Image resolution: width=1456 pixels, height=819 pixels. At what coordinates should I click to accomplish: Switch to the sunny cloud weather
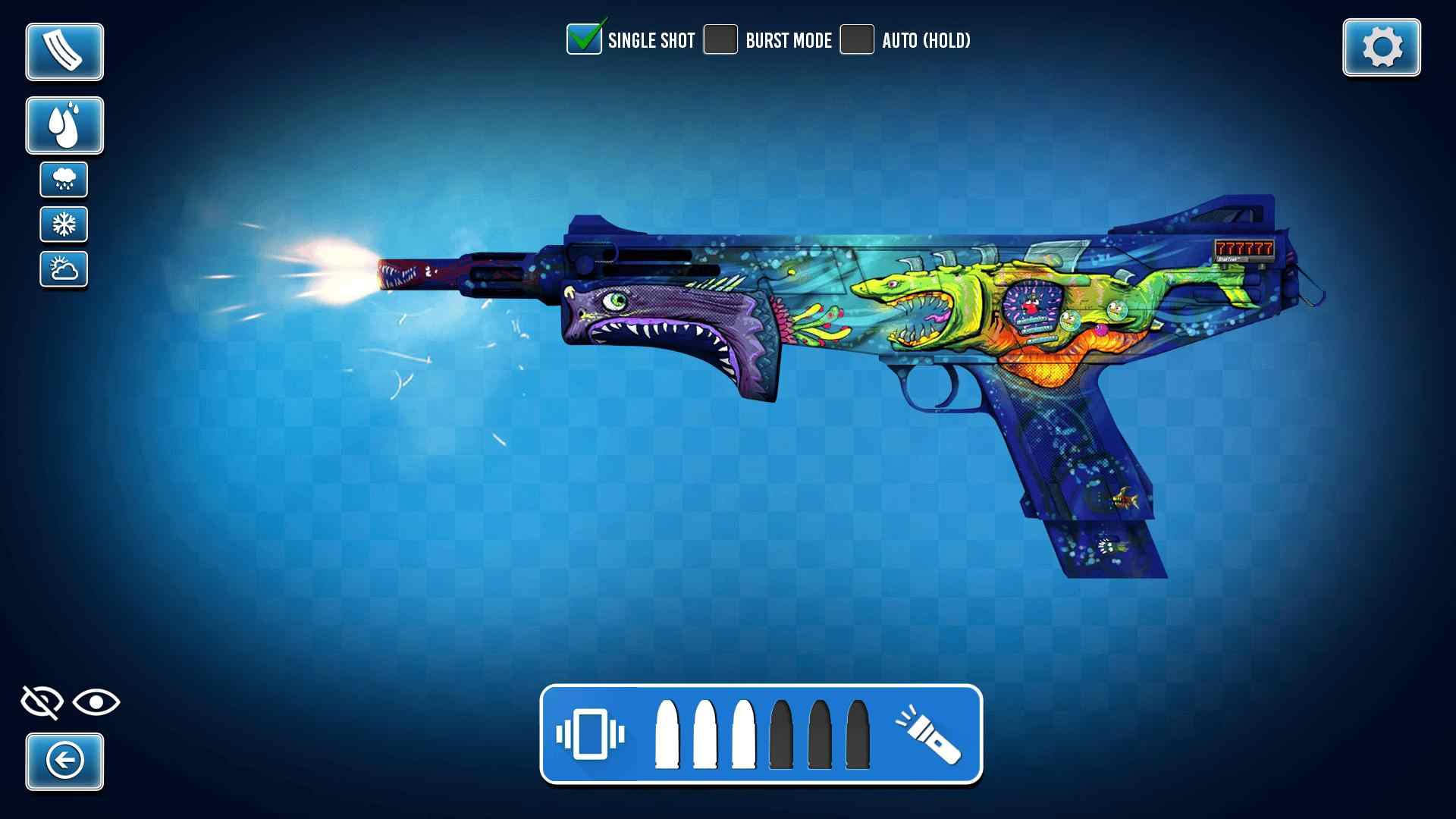click(64, 269)
